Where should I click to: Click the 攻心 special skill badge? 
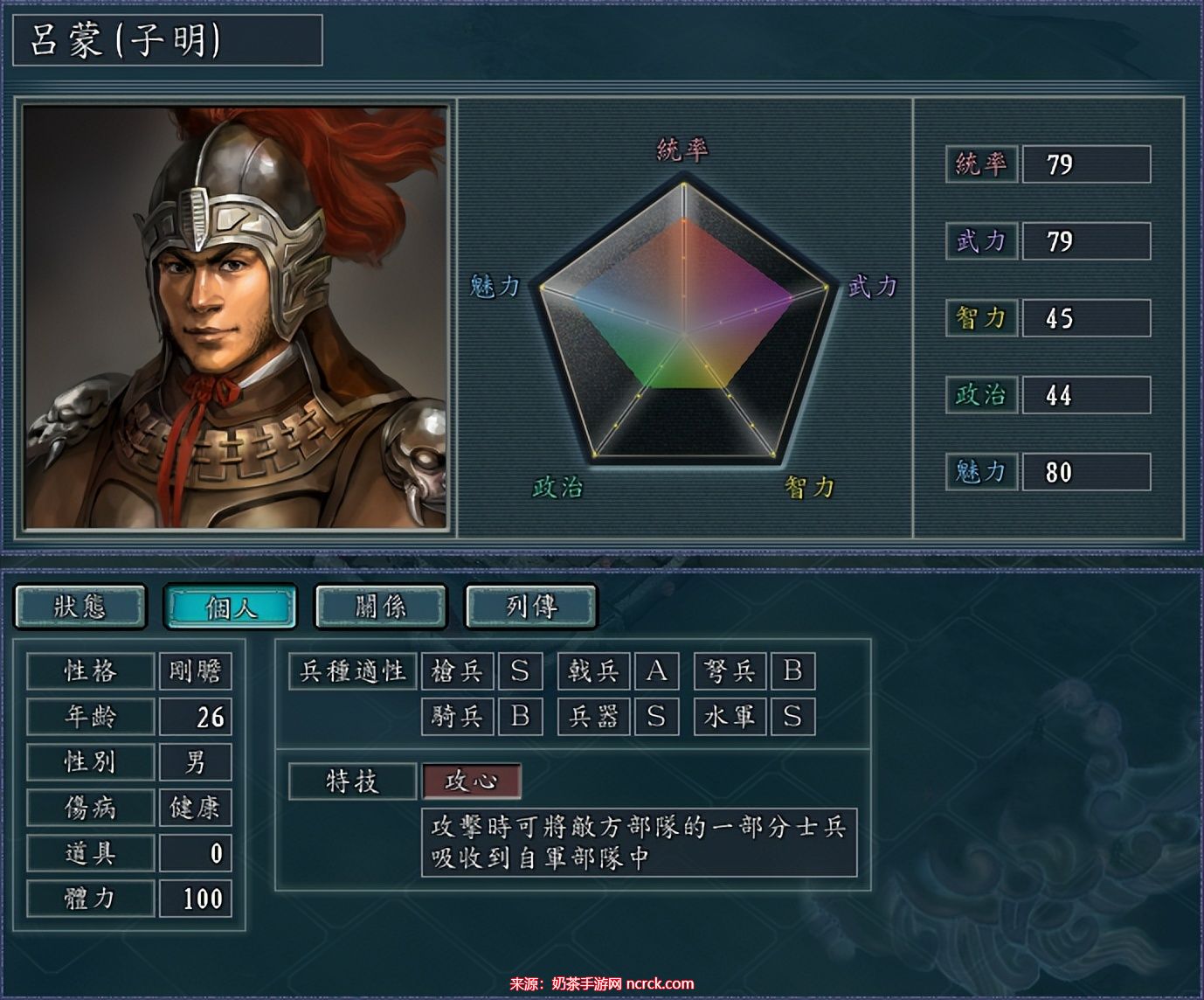pos(470,781)
